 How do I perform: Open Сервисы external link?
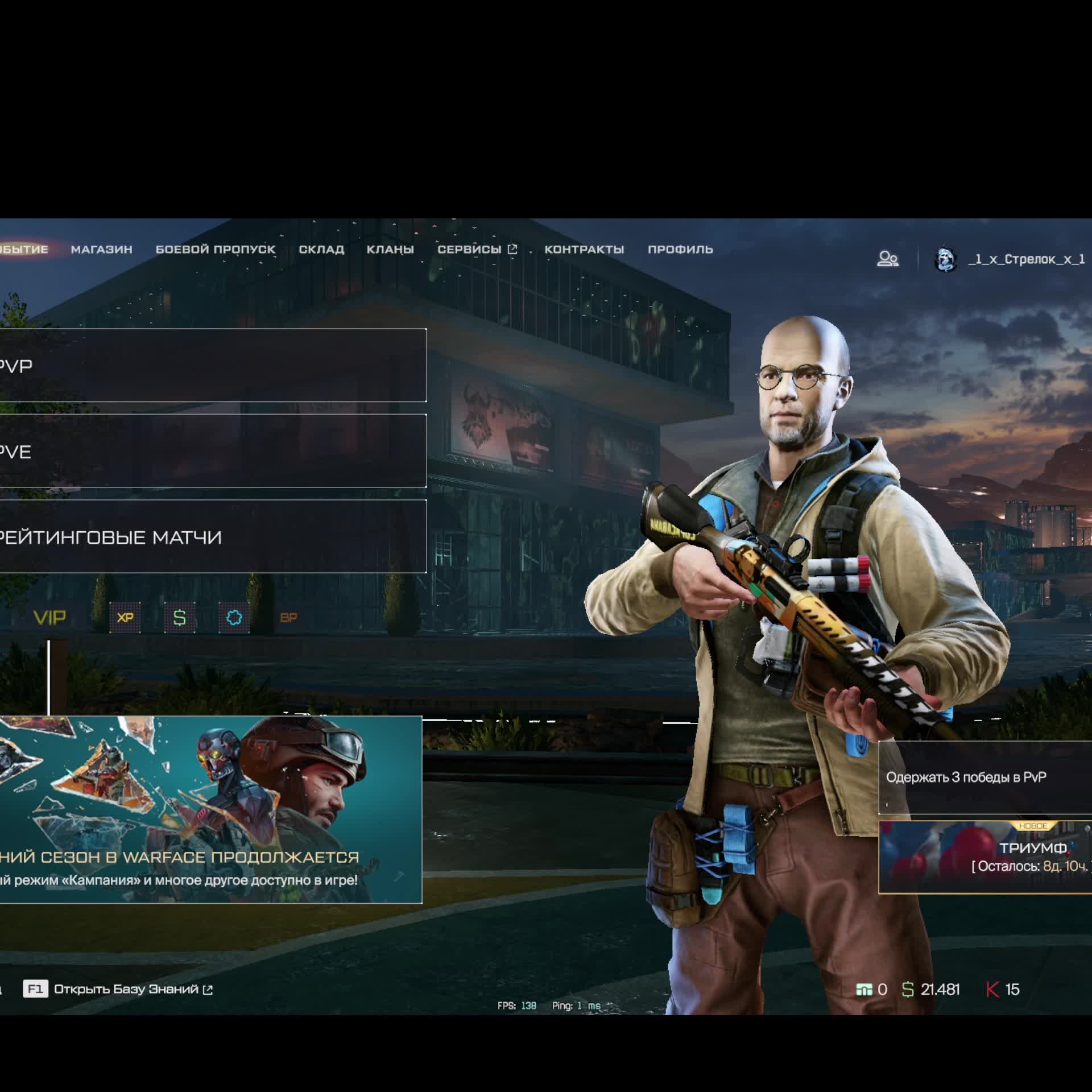point(477,249)
